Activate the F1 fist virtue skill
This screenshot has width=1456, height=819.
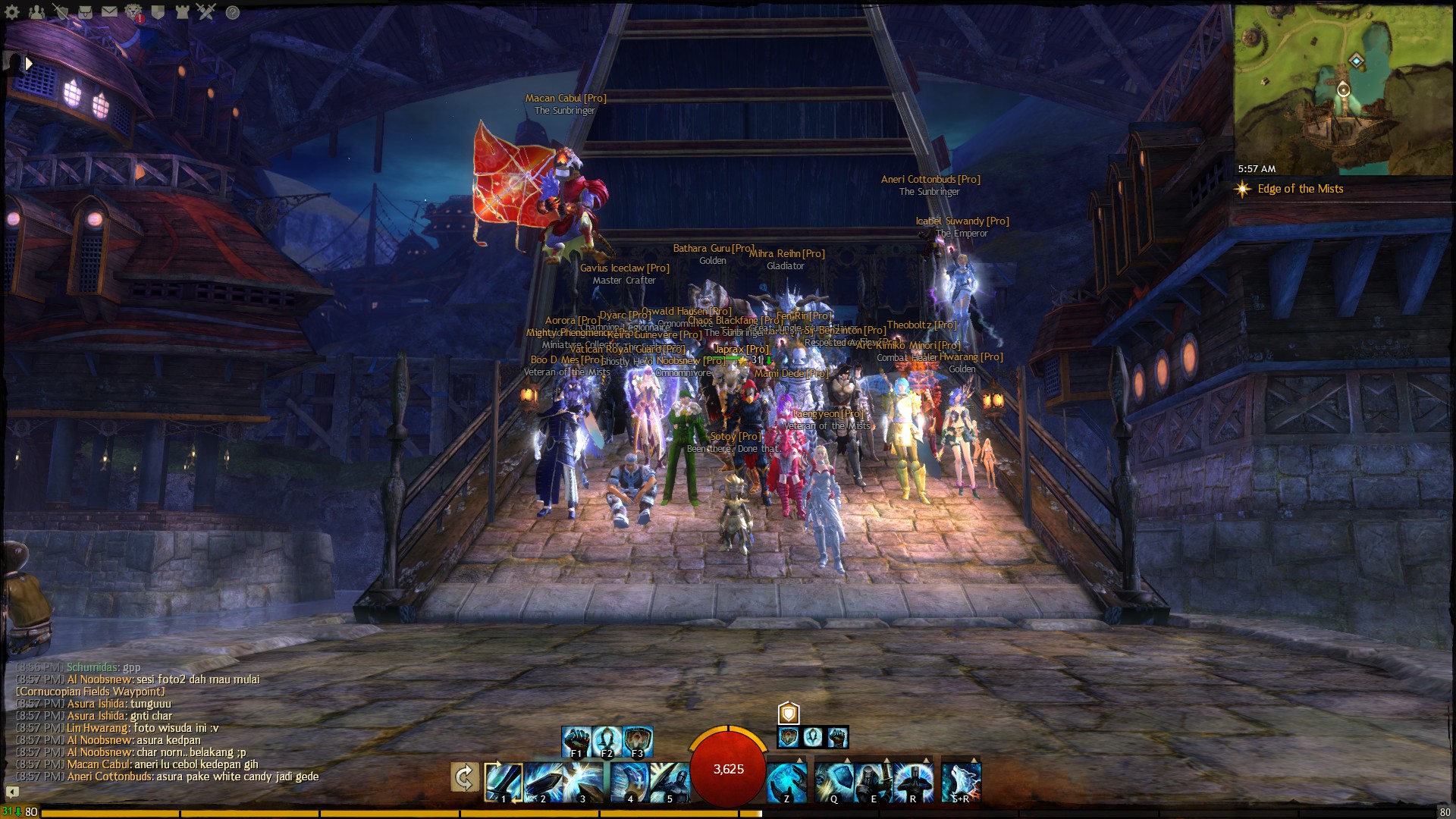click(576, 741)
